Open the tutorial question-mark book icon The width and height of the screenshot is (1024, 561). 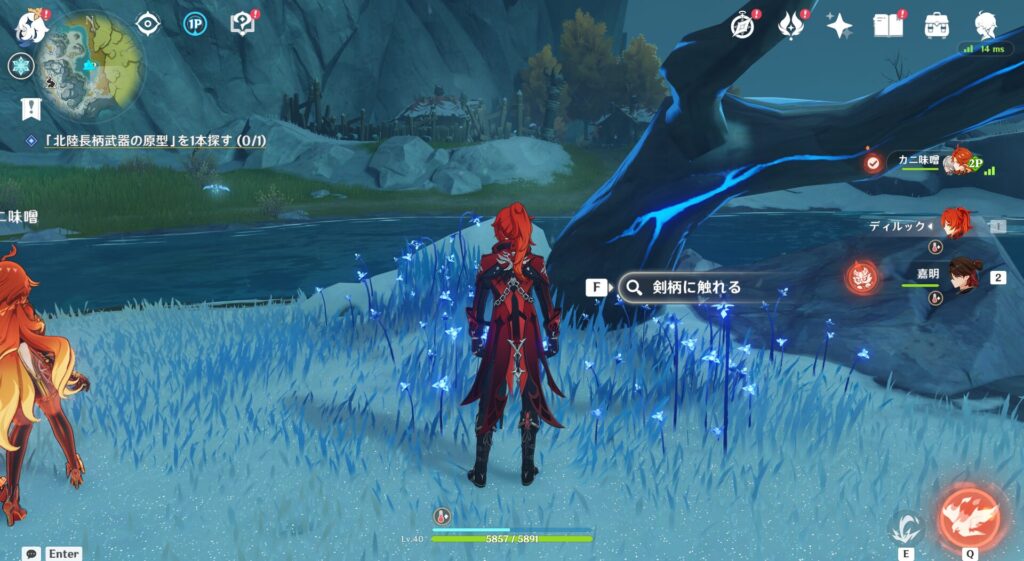pyautogui.click(x=243, y=24)
